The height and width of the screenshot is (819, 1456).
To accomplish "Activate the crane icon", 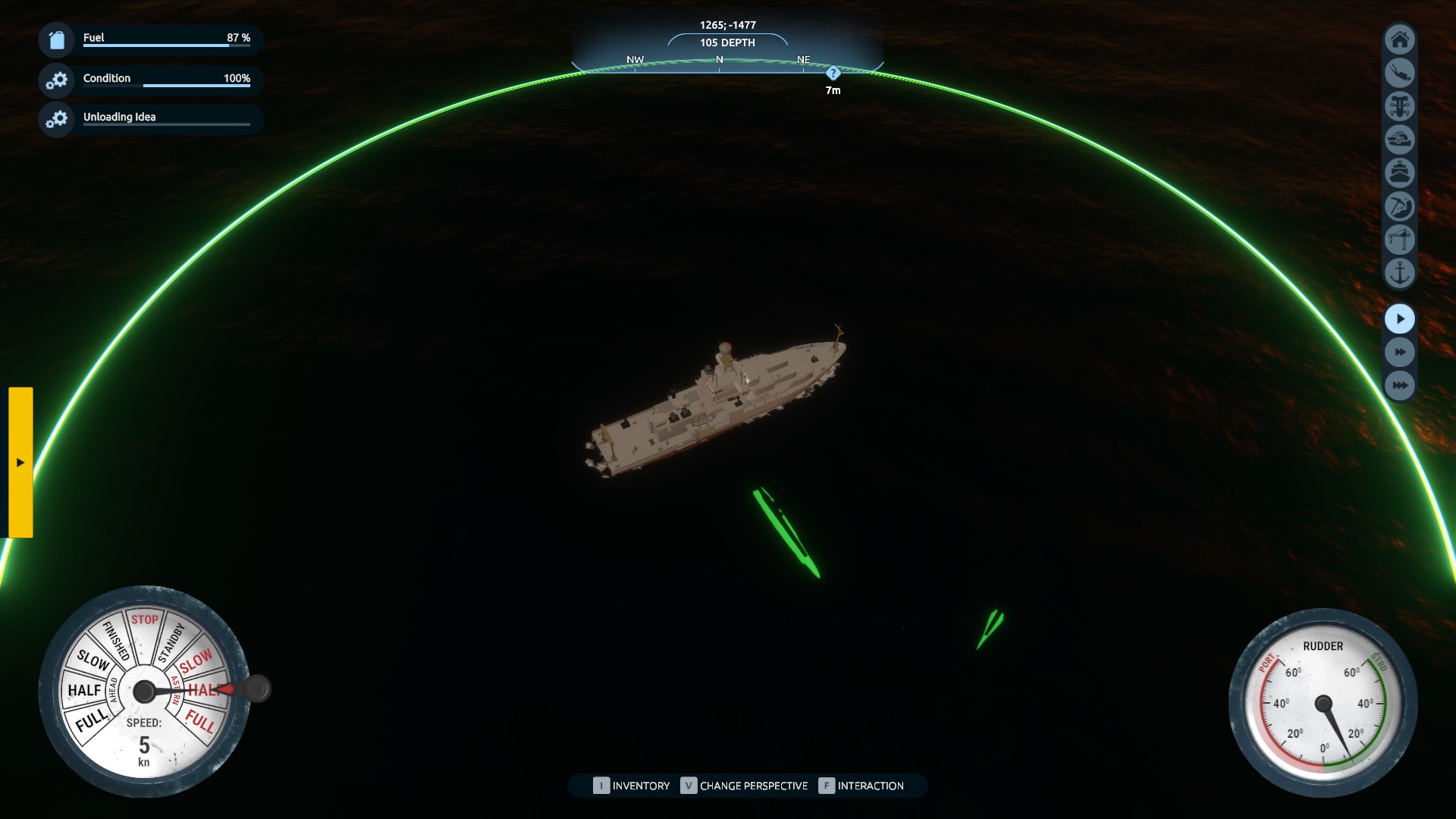I will click(x=1399, y=240).
